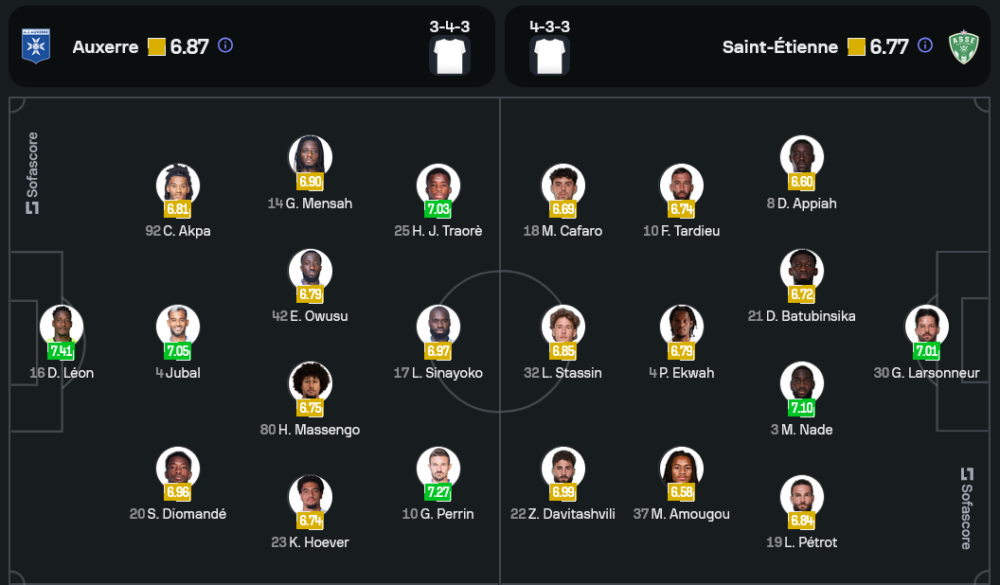Select Jubal's player avatar
1000x585 pixels.
click(x=178, y=327)
